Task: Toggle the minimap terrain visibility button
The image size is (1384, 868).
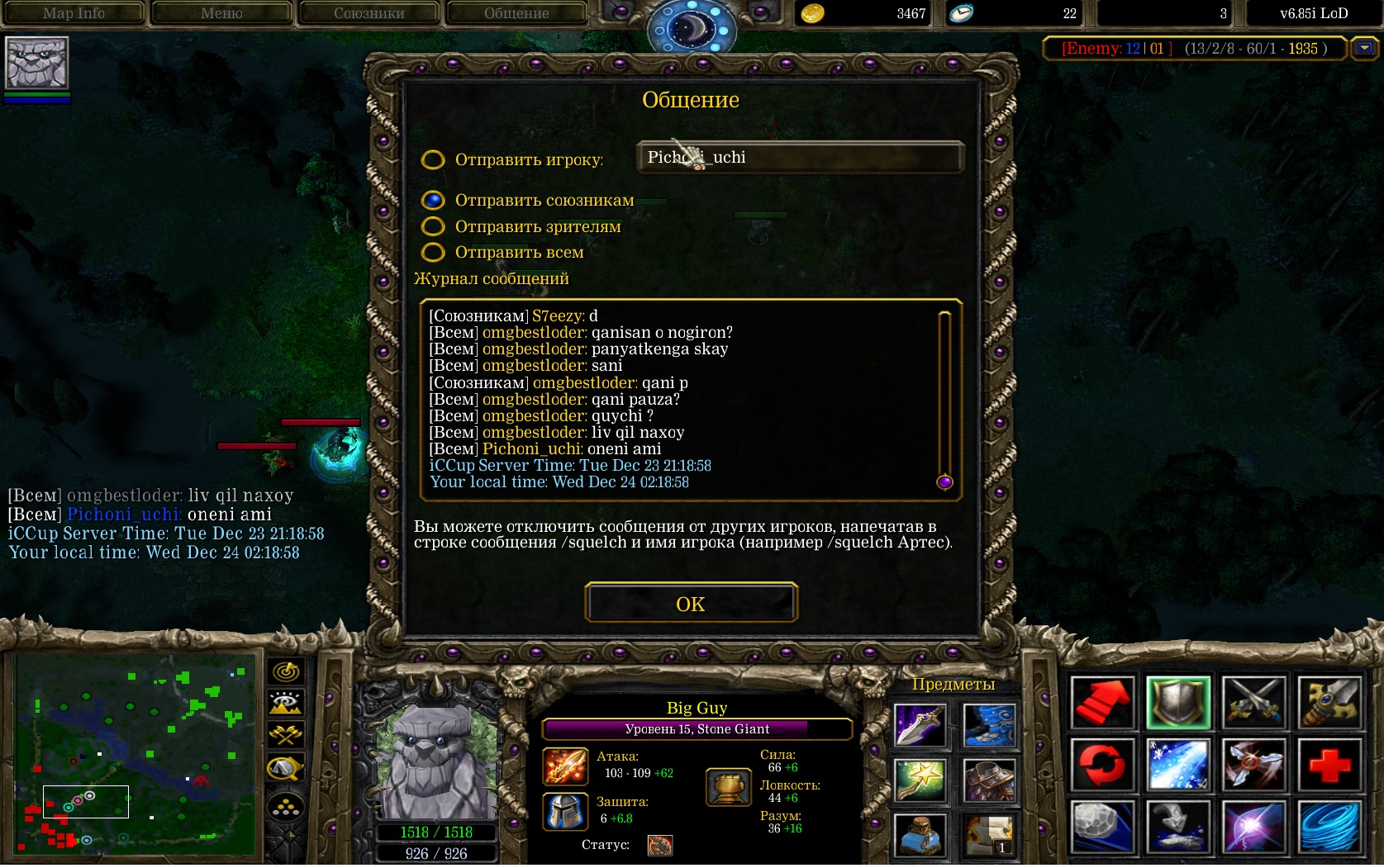Action: [x=286, y=703]
